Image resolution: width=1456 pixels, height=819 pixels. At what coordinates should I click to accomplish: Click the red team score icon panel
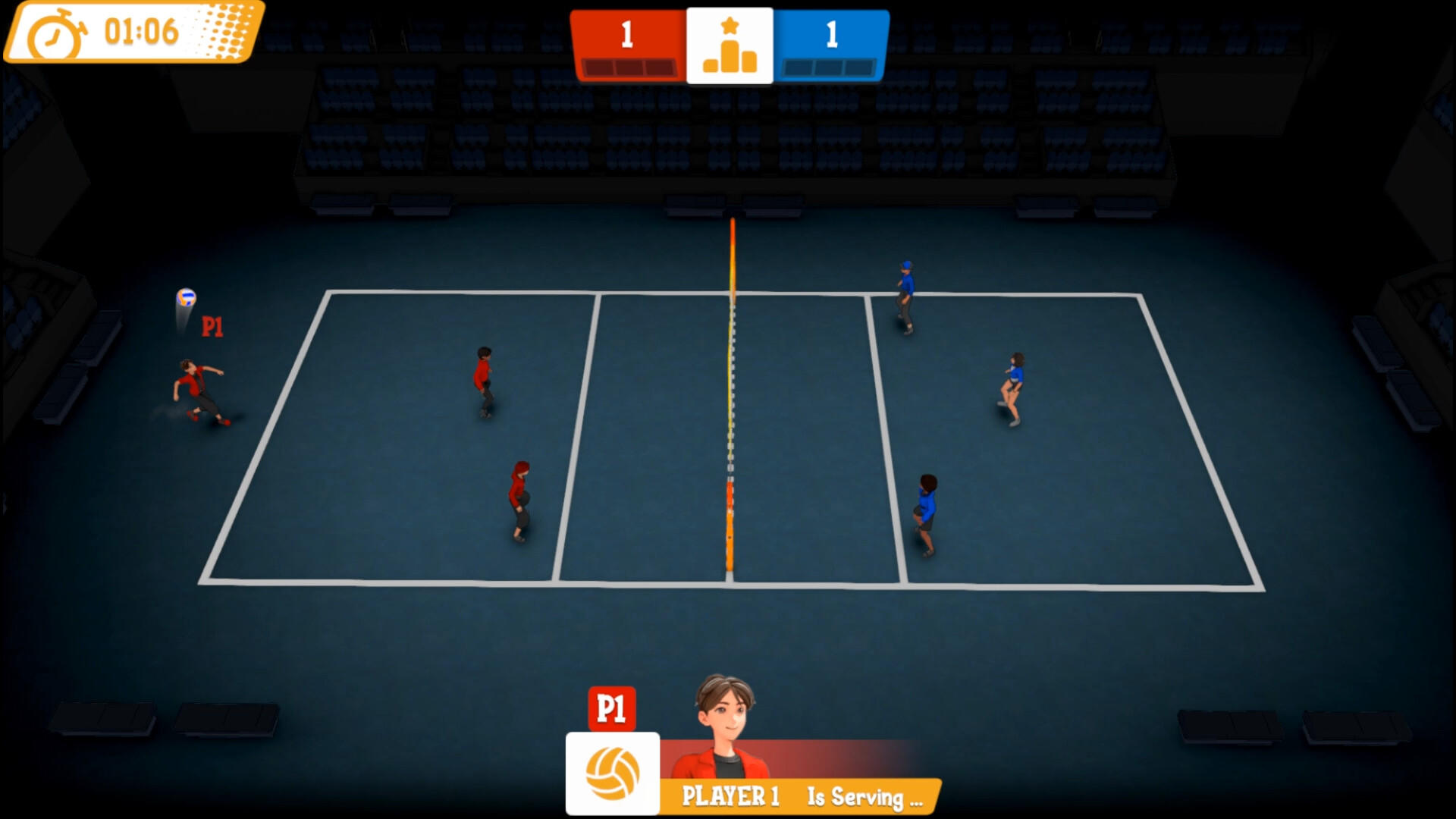[x=628, y=35]
